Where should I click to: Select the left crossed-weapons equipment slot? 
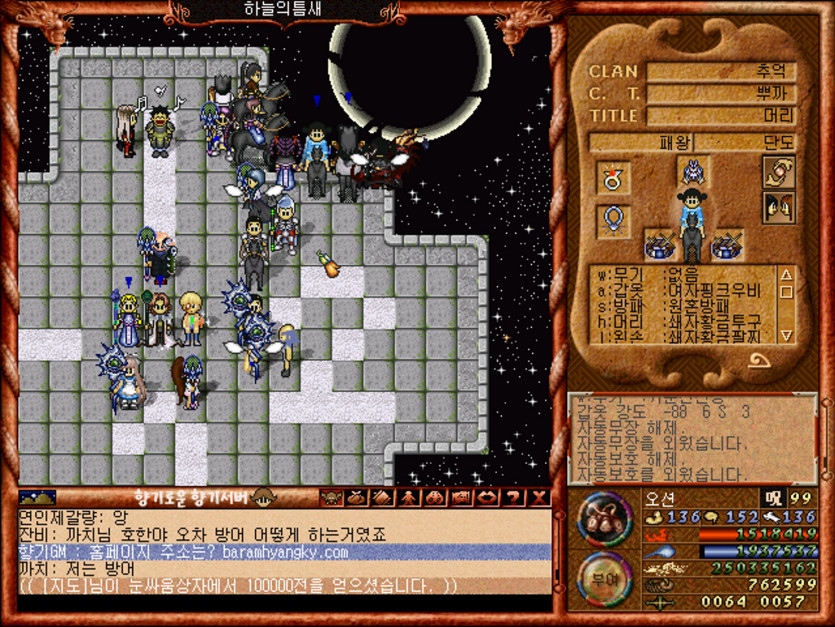658,243
